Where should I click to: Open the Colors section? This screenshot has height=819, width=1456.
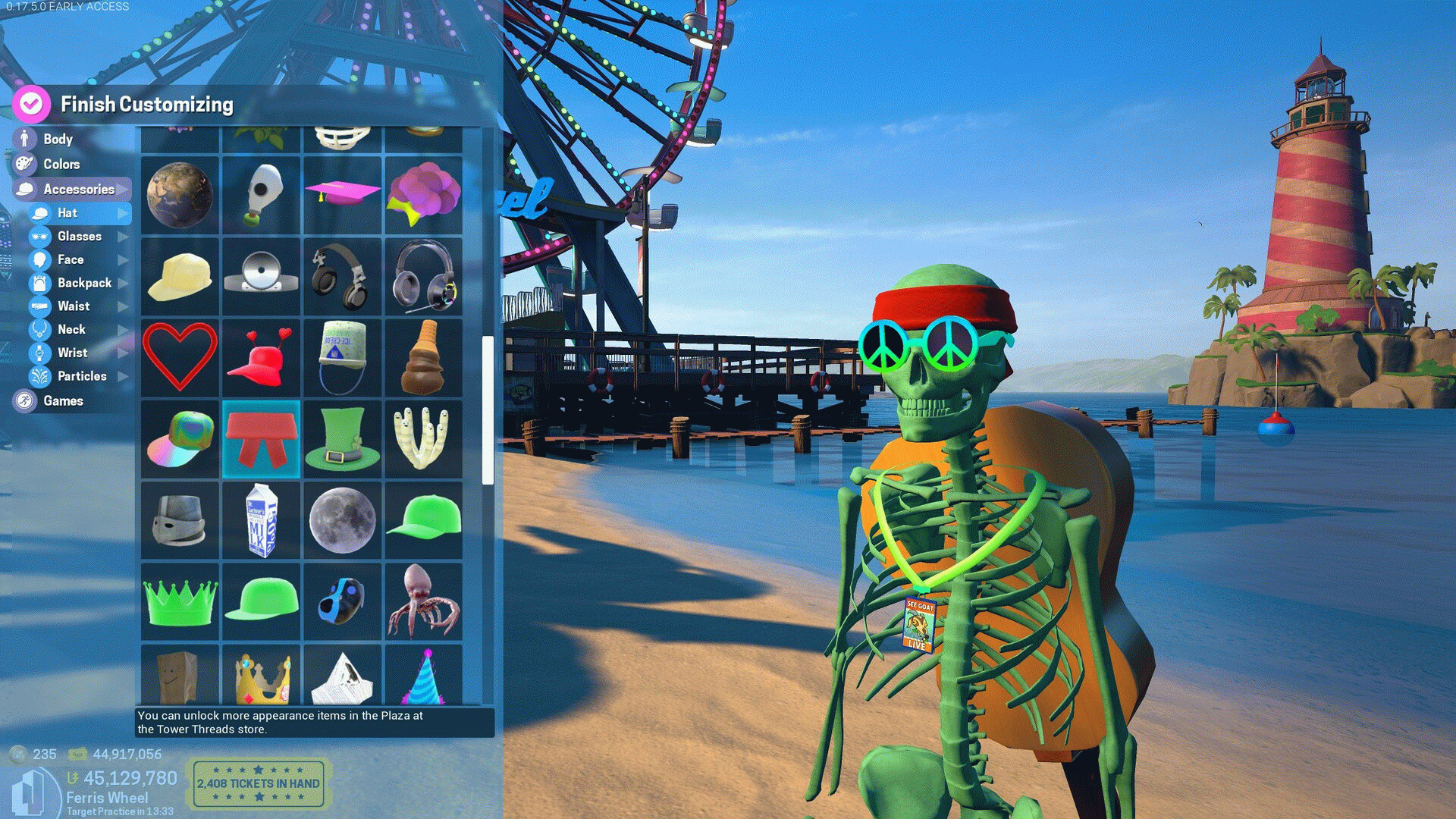pyautogui.click(x=61, y=164)
